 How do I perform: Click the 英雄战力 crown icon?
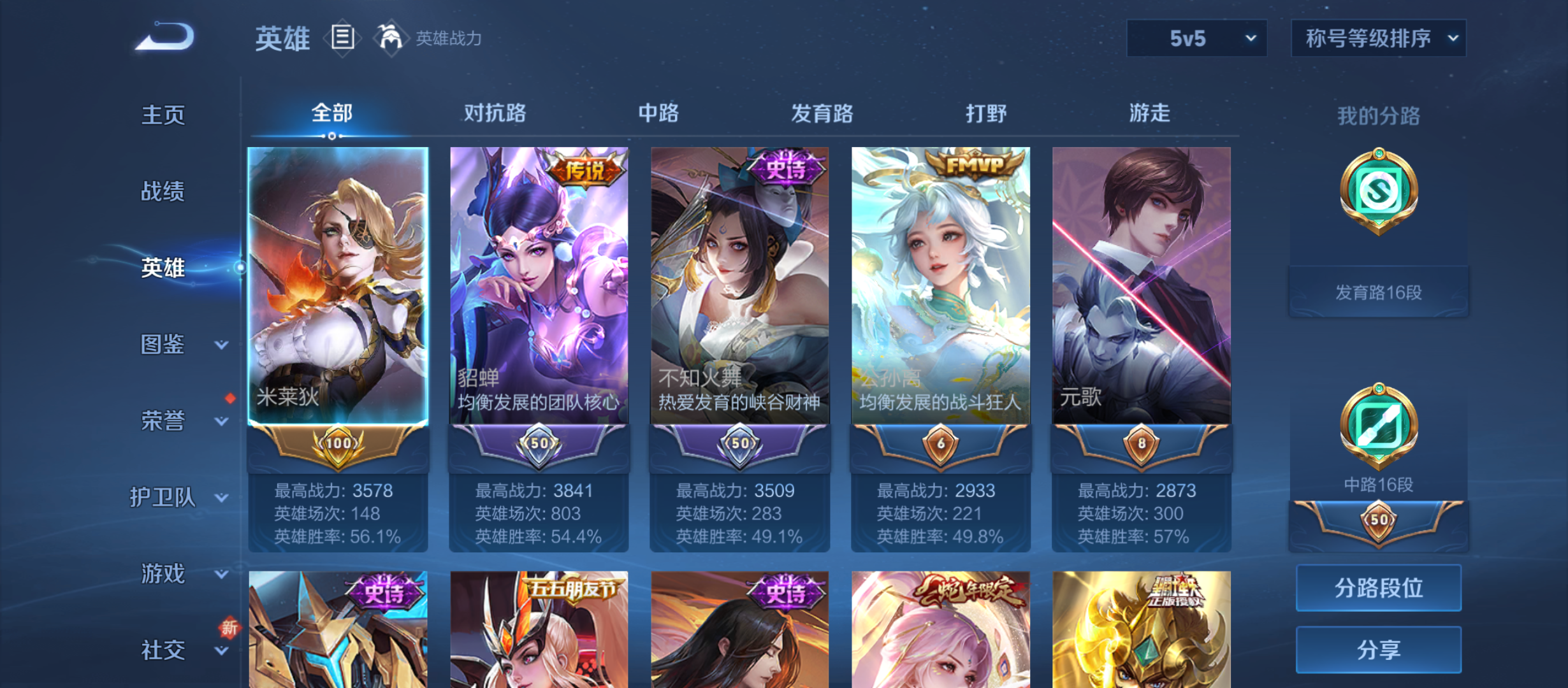(x=391, y=37)
